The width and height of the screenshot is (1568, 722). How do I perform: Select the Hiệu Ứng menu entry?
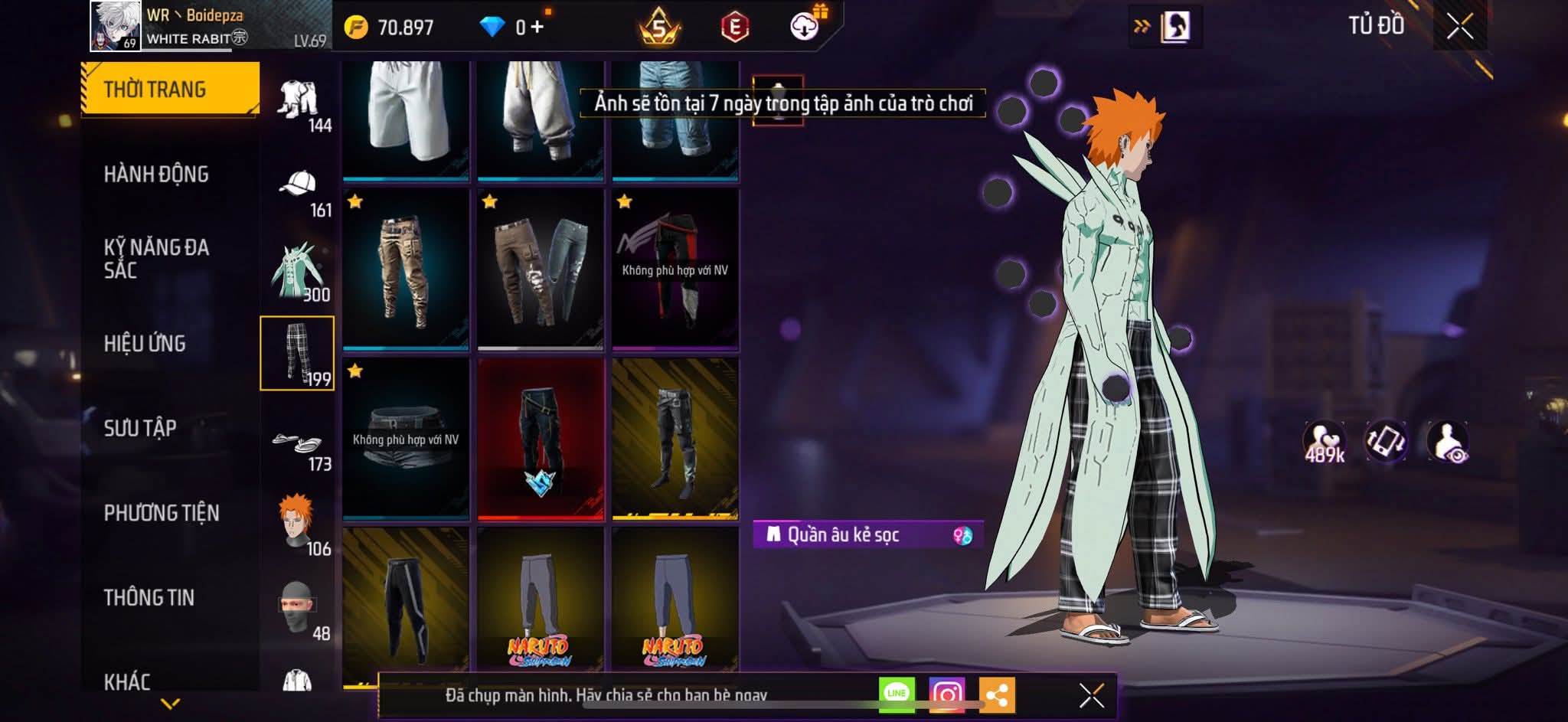point(145,344)
